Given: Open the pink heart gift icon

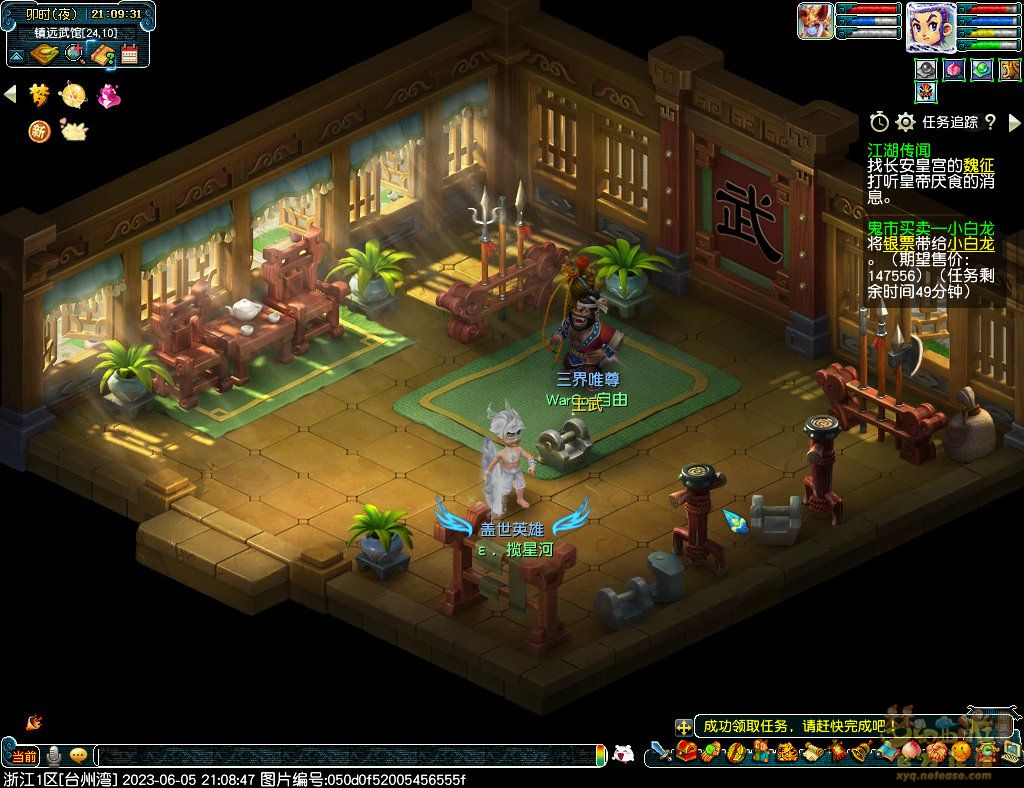Looking at the screenshot, I should click(108, 95).
